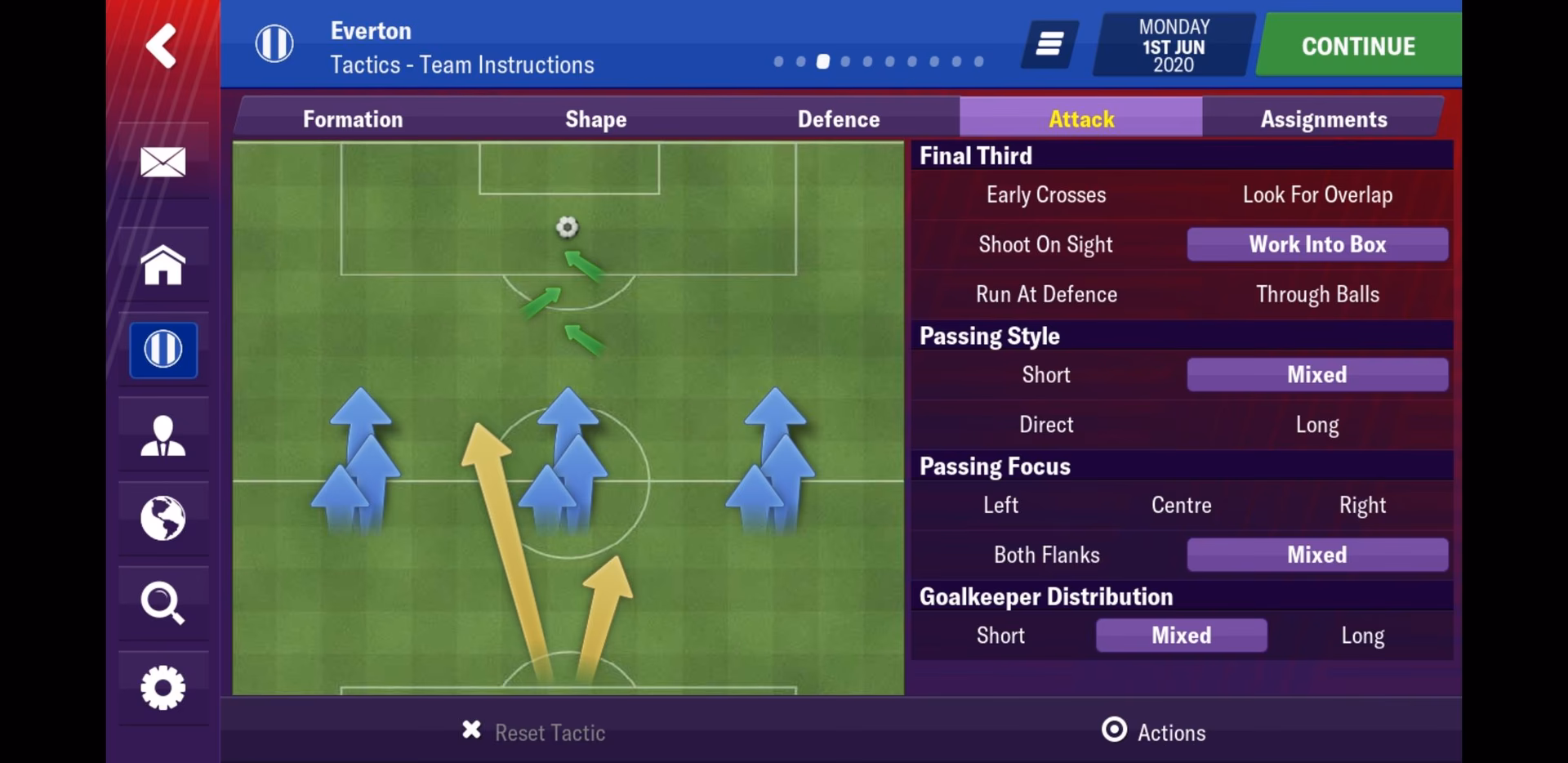
Task: Open the inbox mail icon
Action: tap(163, 161)
